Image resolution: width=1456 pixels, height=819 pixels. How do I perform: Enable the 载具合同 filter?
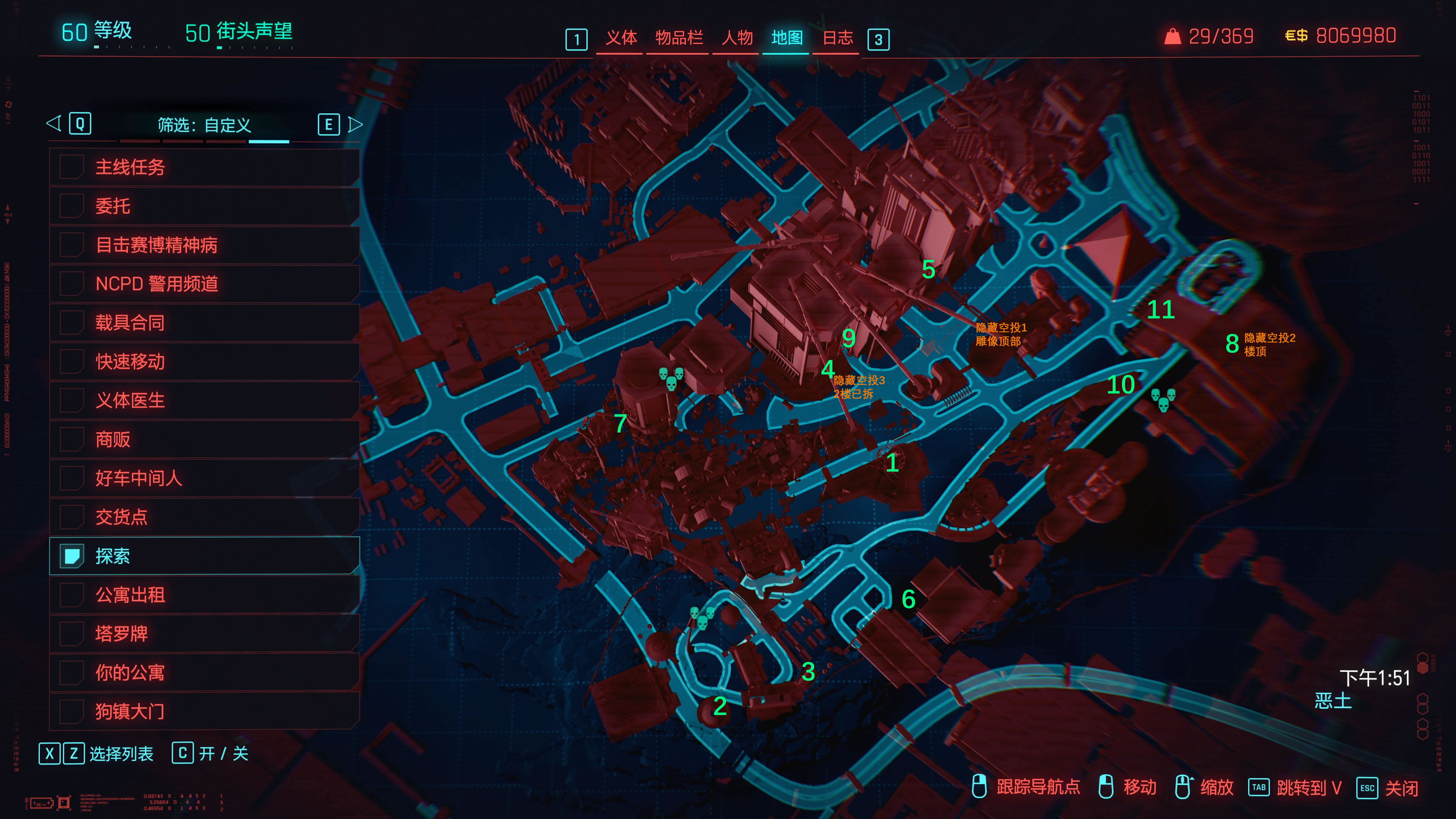72,323
